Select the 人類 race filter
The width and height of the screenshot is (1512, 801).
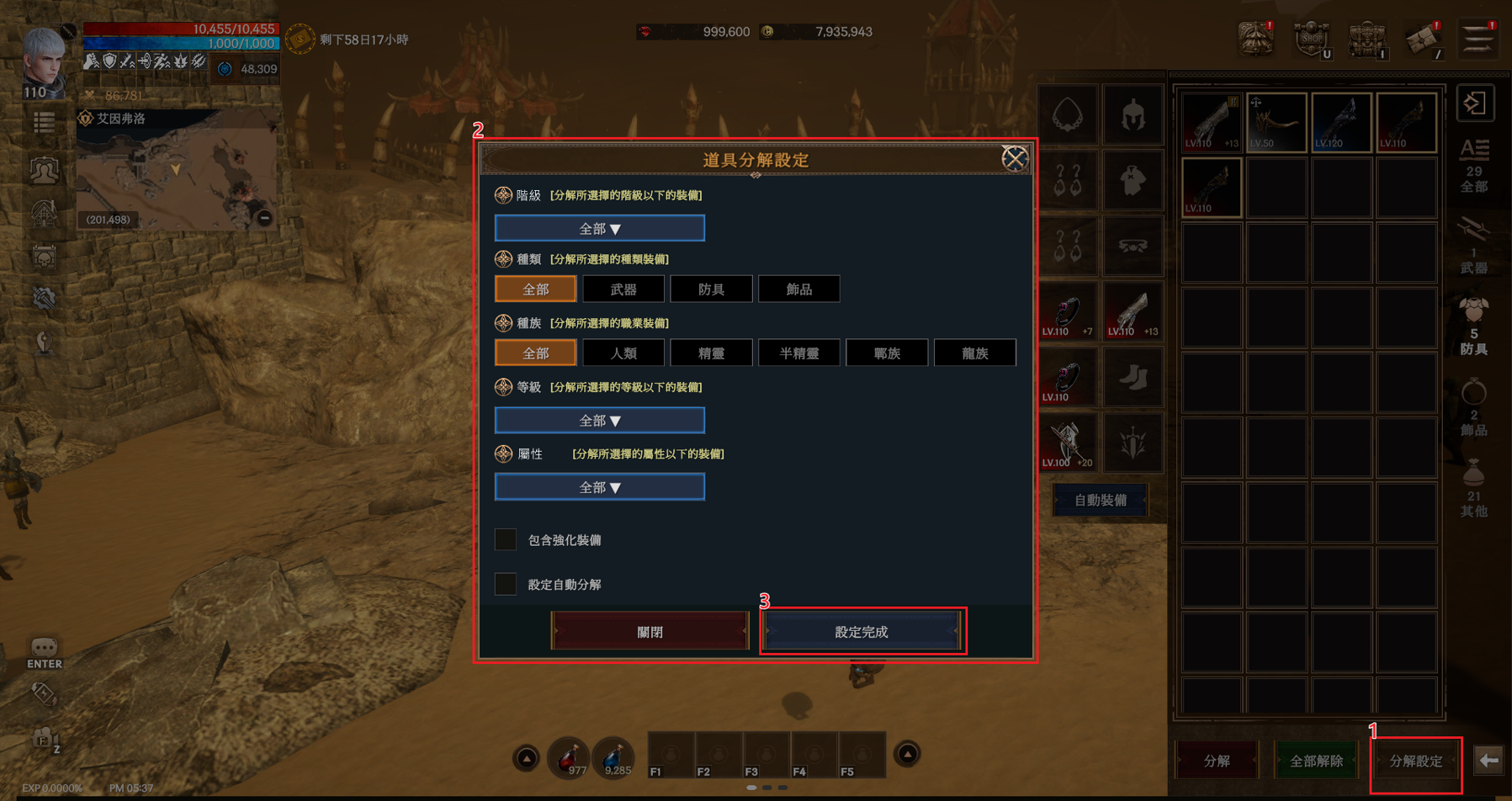(623, 353)
